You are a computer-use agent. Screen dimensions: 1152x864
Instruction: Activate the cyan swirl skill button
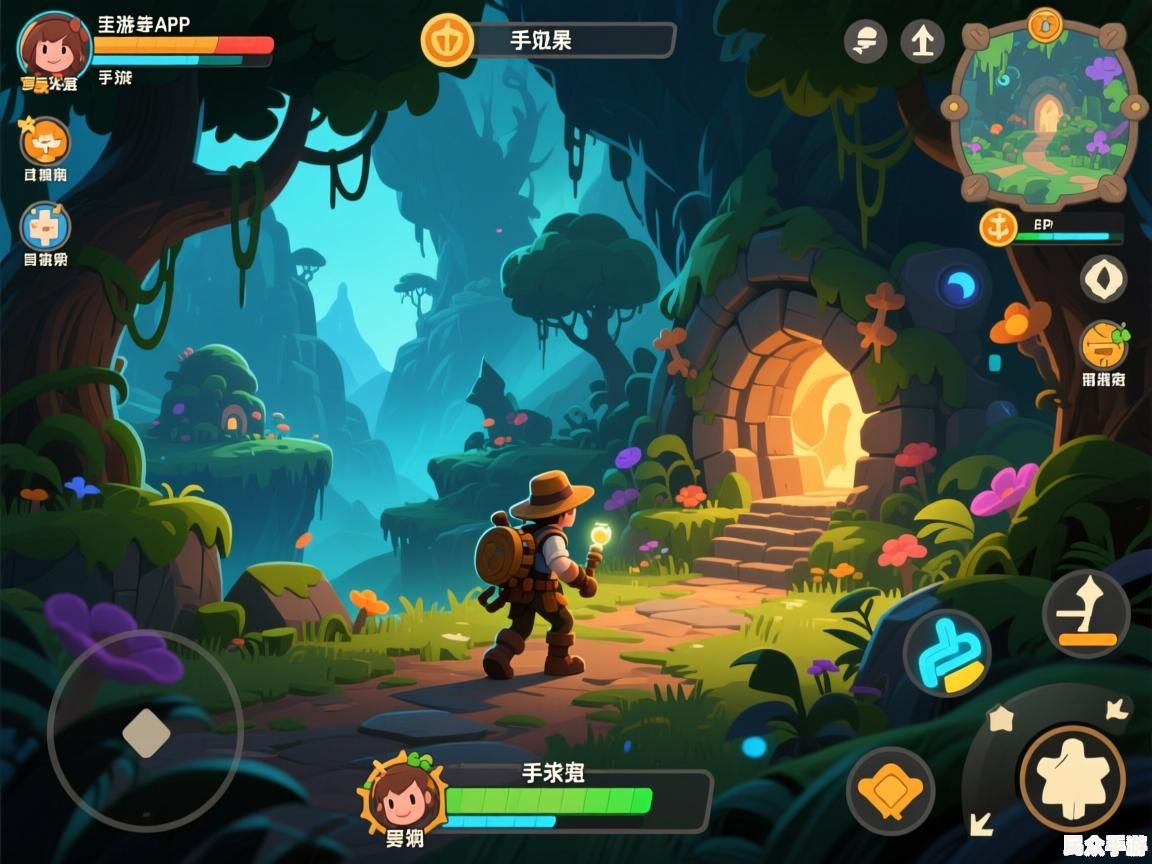(x=946, y=653)
